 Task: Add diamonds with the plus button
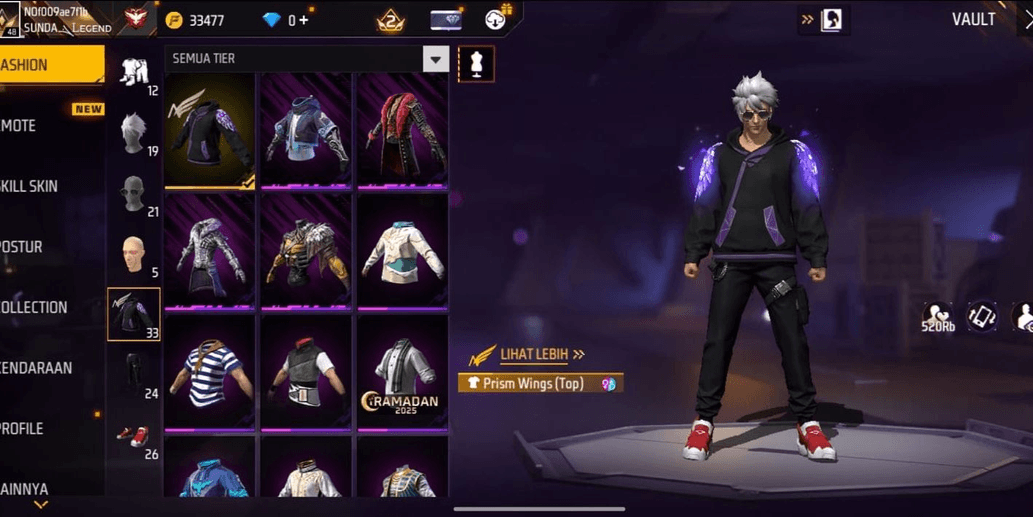304,20
